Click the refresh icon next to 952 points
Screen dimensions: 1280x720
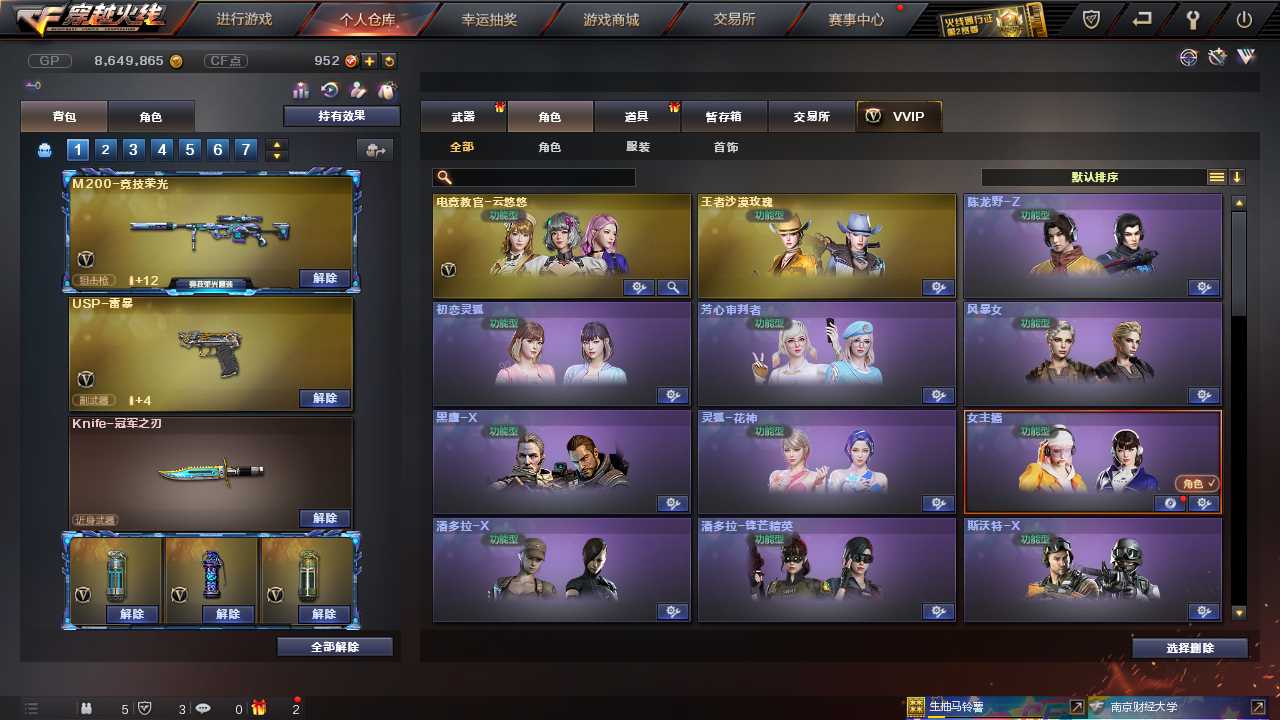[x=389, y=60]
